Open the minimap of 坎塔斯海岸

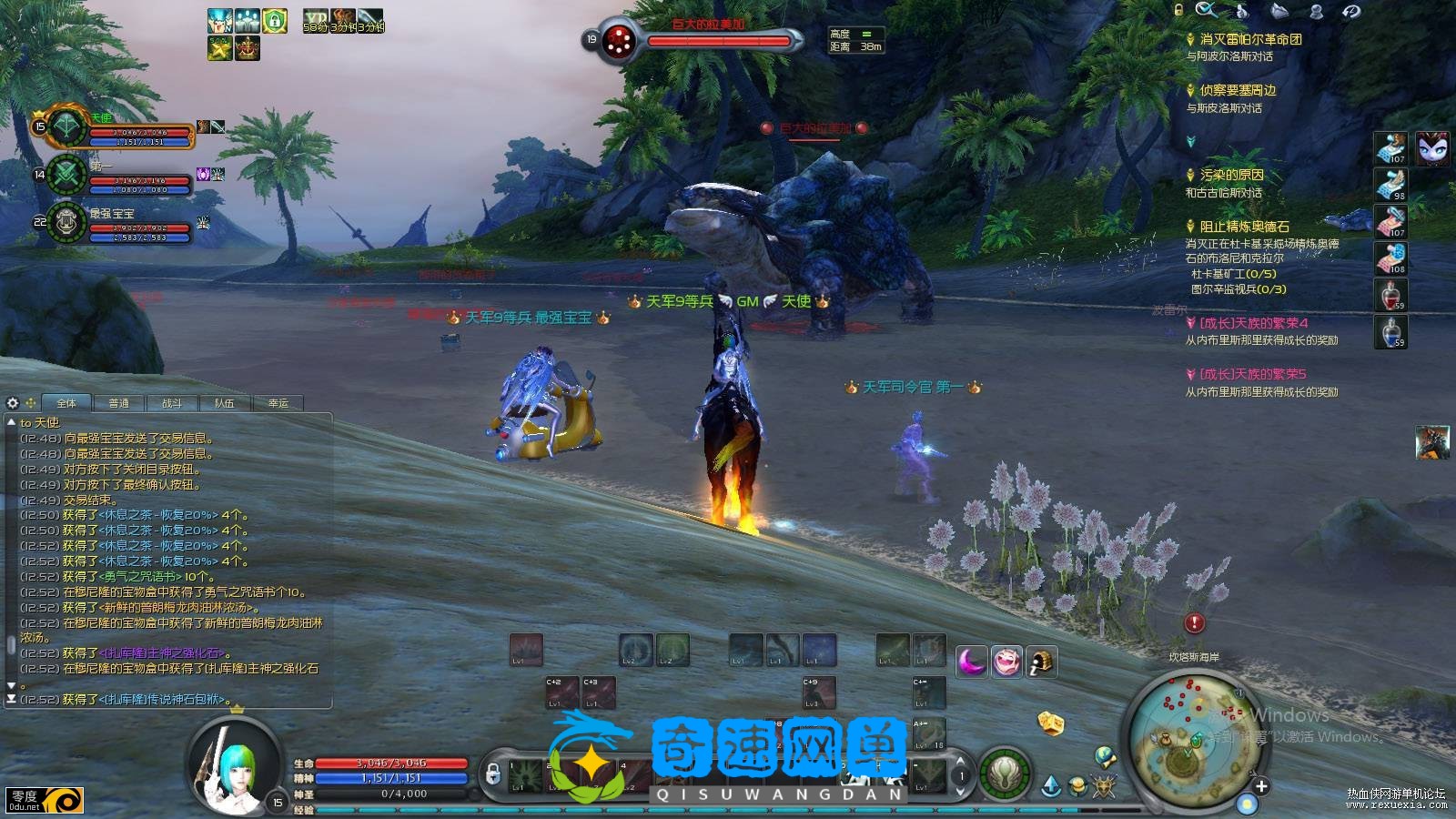1193,735
